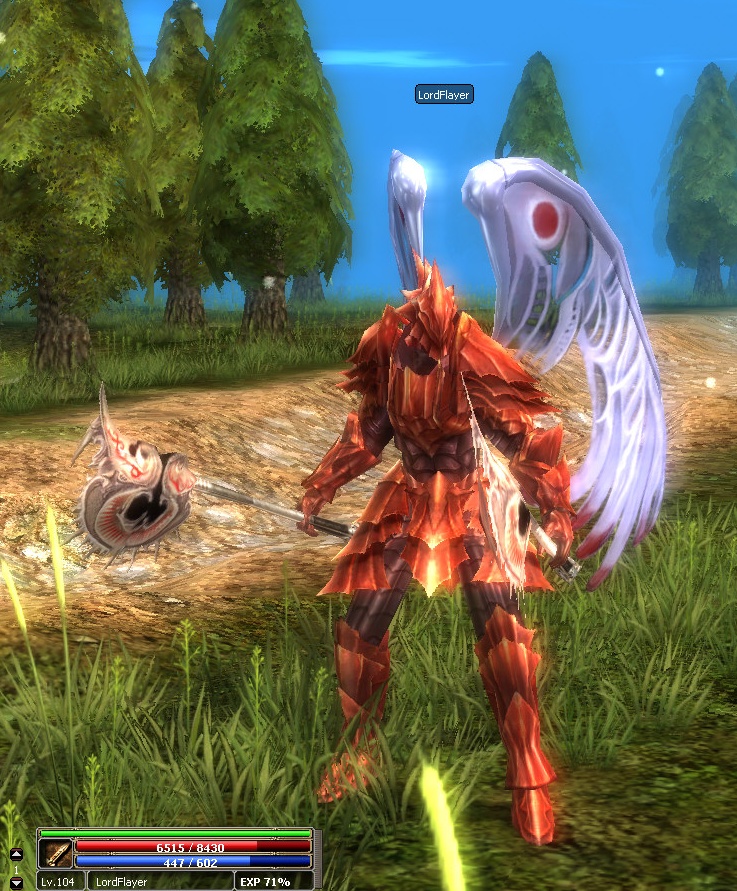Click the down arrow below the page number
This screenshot has height=891, width=737.
point(16,883)
